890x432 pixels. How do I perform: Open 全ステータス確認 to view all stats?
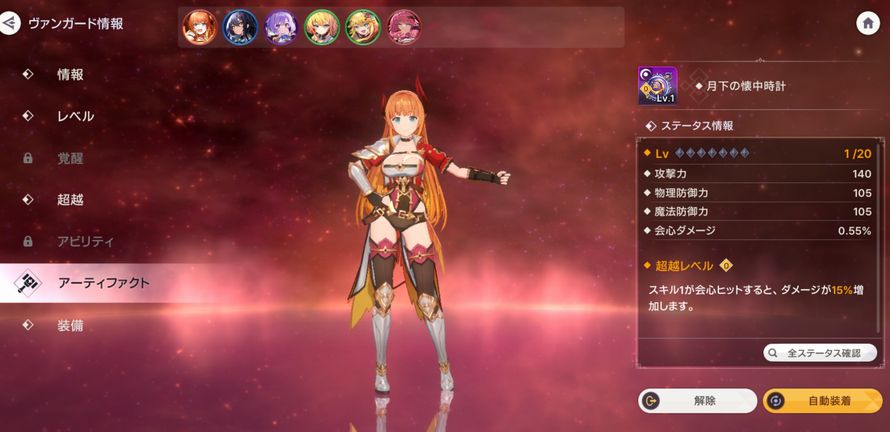point(820,353)
